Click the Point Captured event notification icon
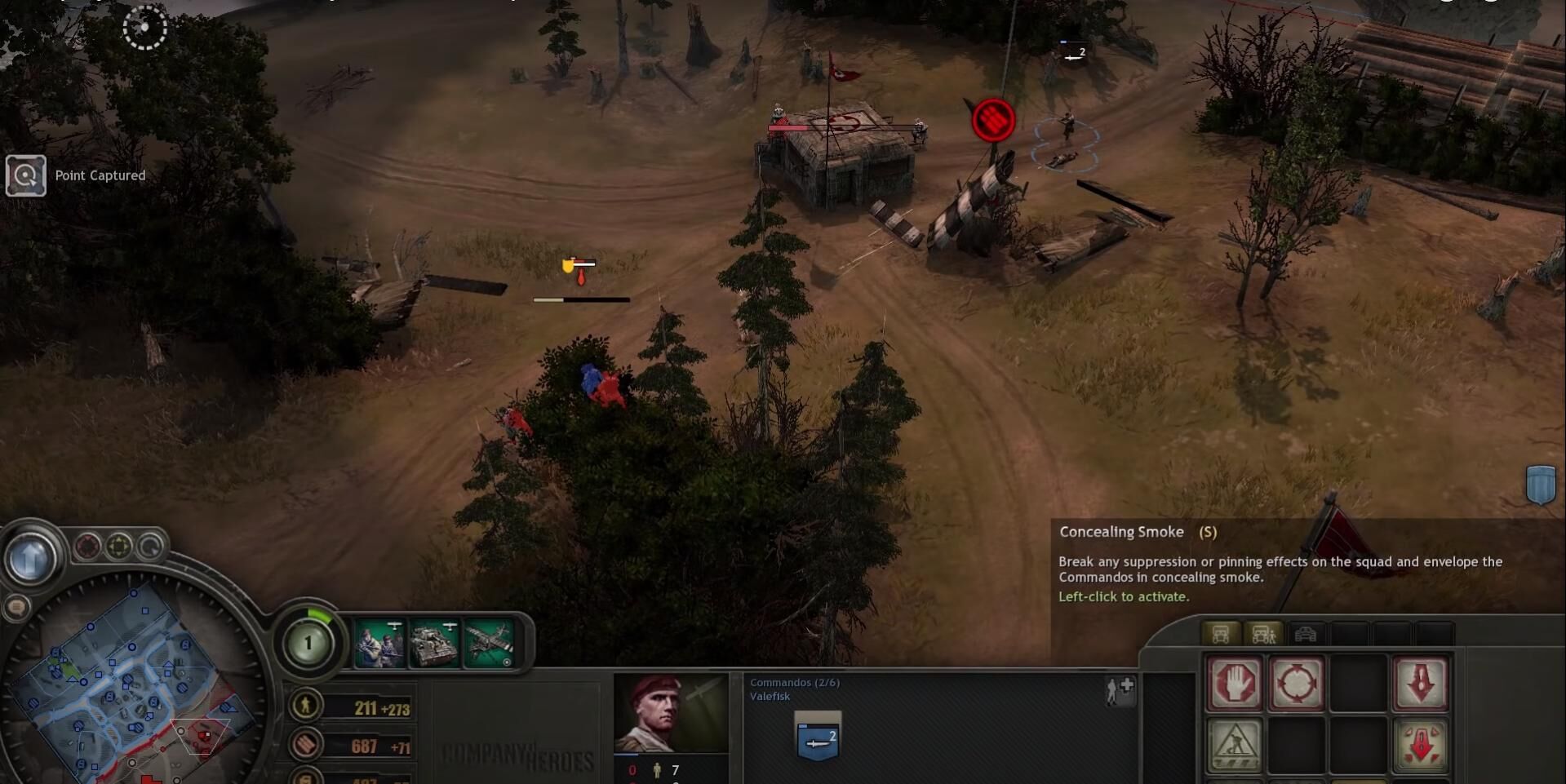Image resolution: width=1566 pixels, height=784 pixels. [x=26, y=175]
